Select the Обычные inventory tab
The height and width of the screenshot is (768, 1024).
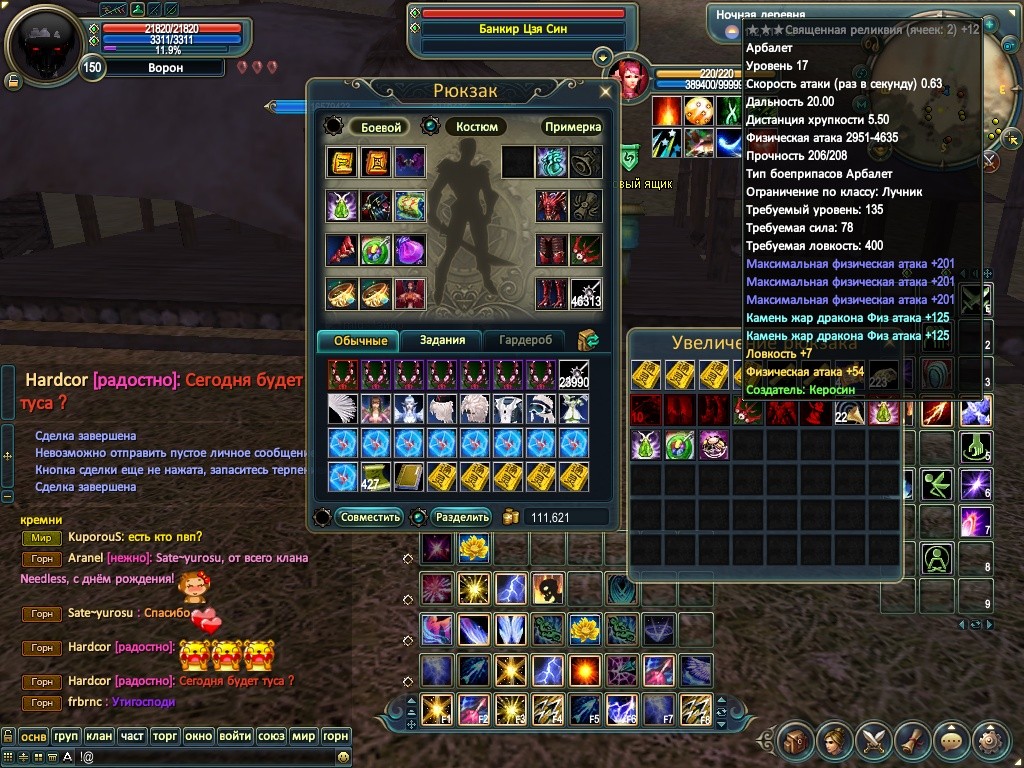tap(359, 340)
